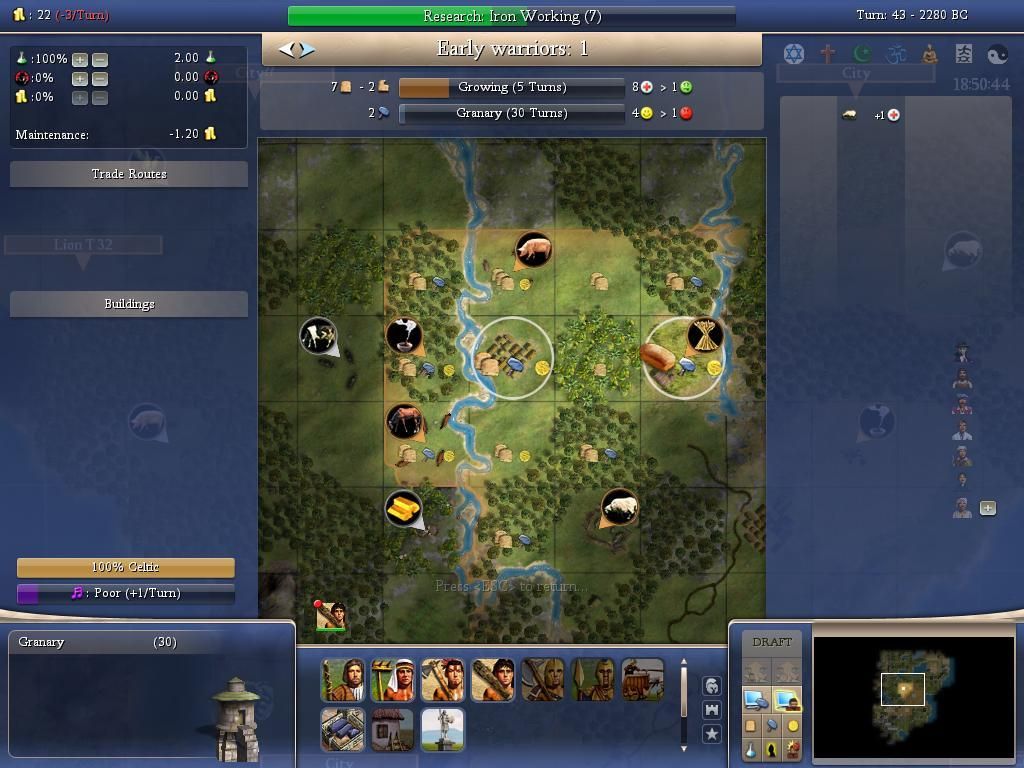This screenshot has height=768, width=1024.
Task: Click the Draft button
Action: coord(771,642)
